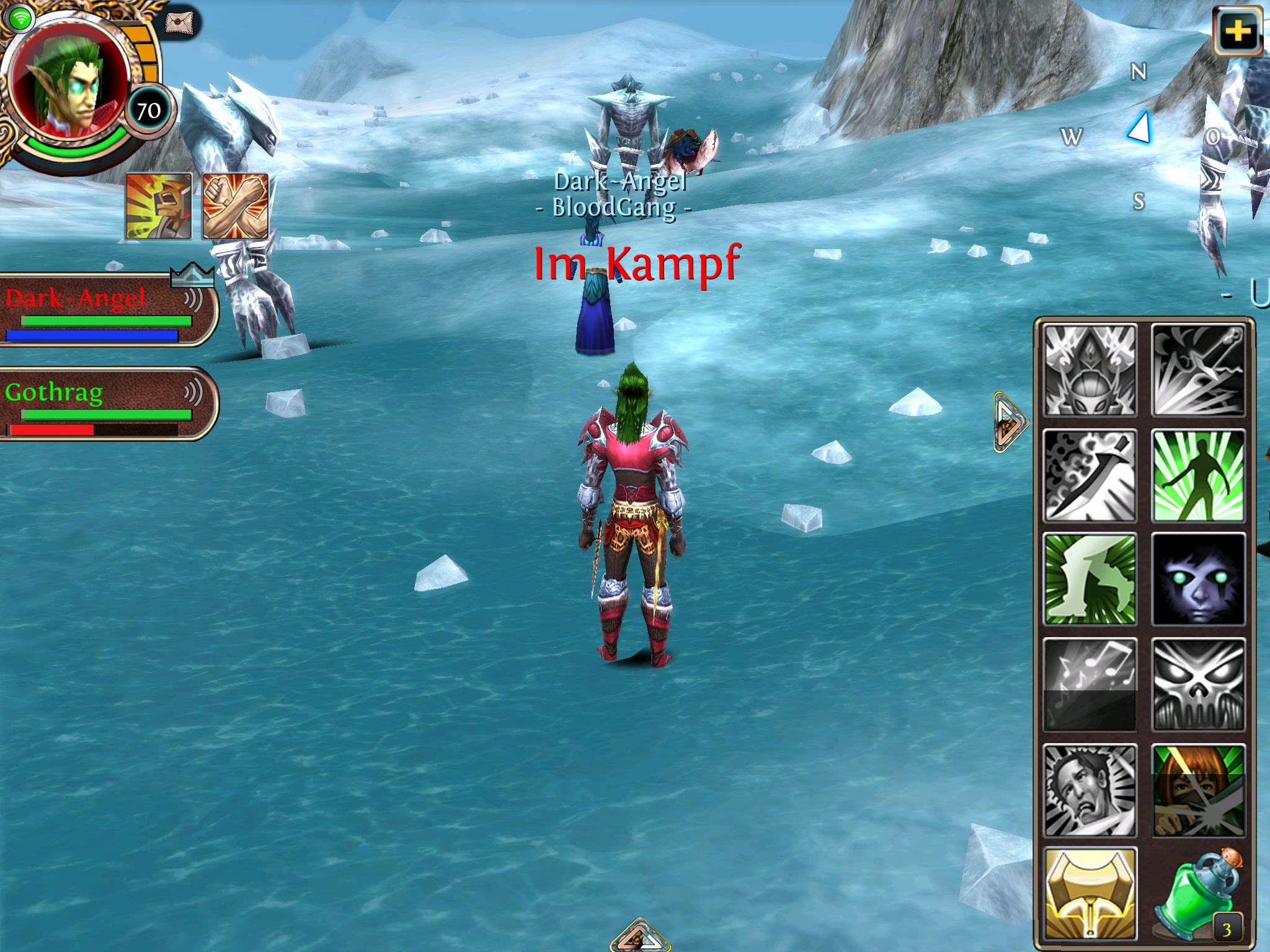Select Gothrag party member frame
The image size is (1270, 952).
pos(105,403)
